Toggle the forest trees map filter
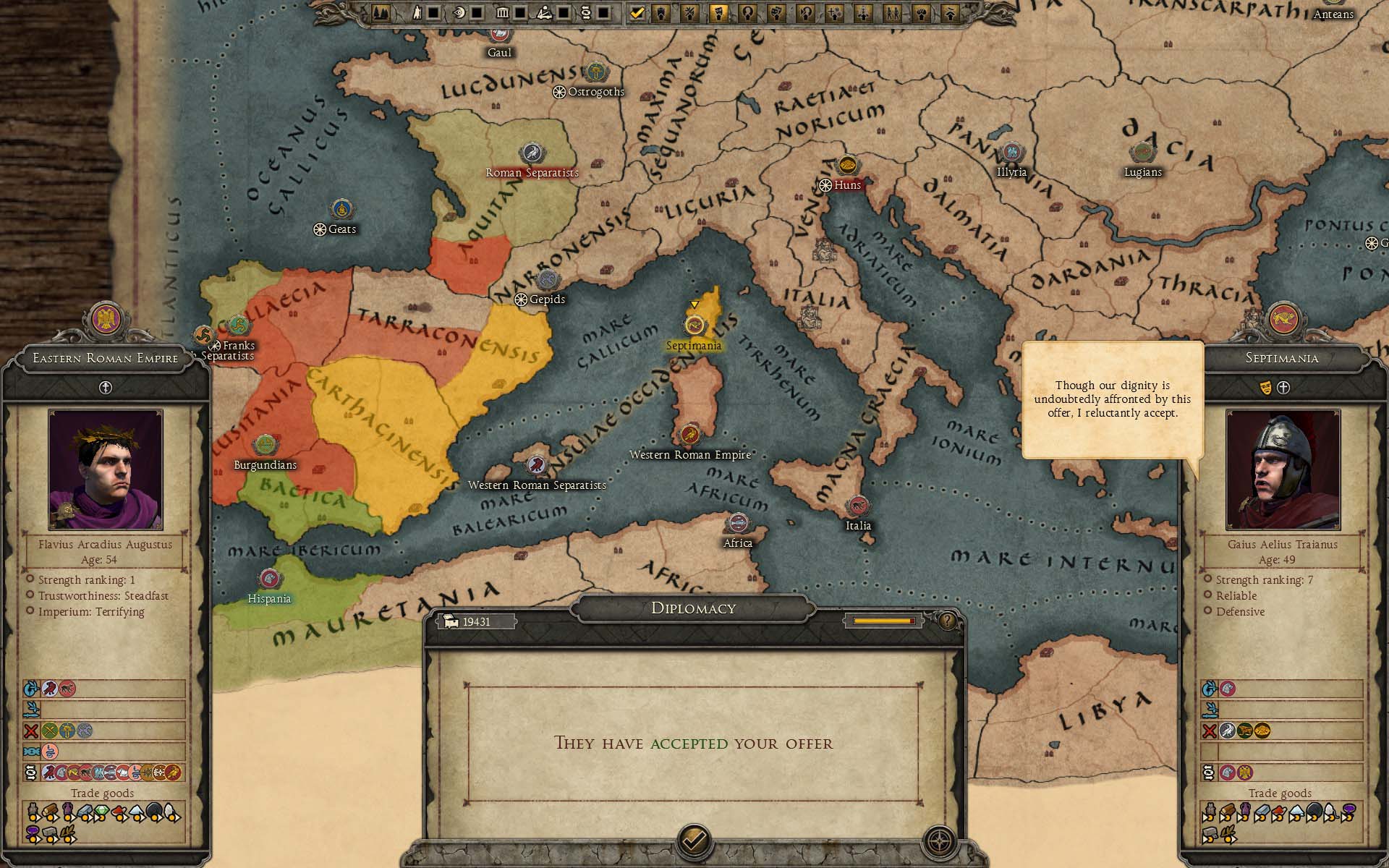1389x868 pixels. click(380, 13)
